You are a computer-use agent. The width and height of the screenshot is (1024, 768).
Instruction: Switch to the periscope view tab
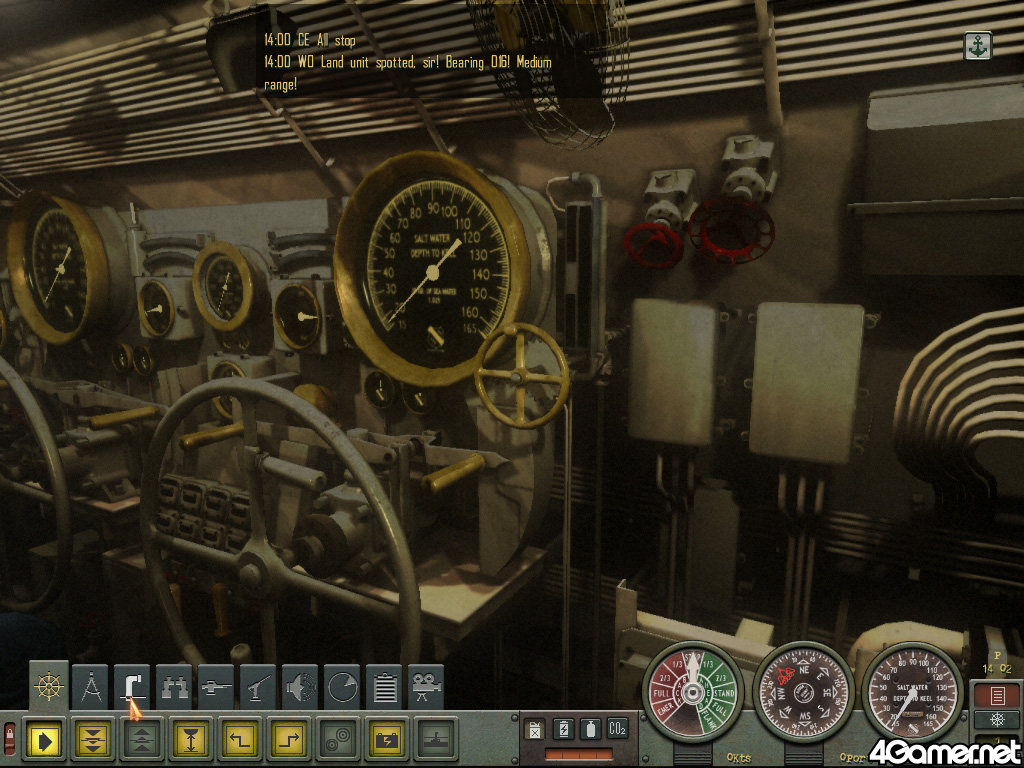click(x=133, y=687)
